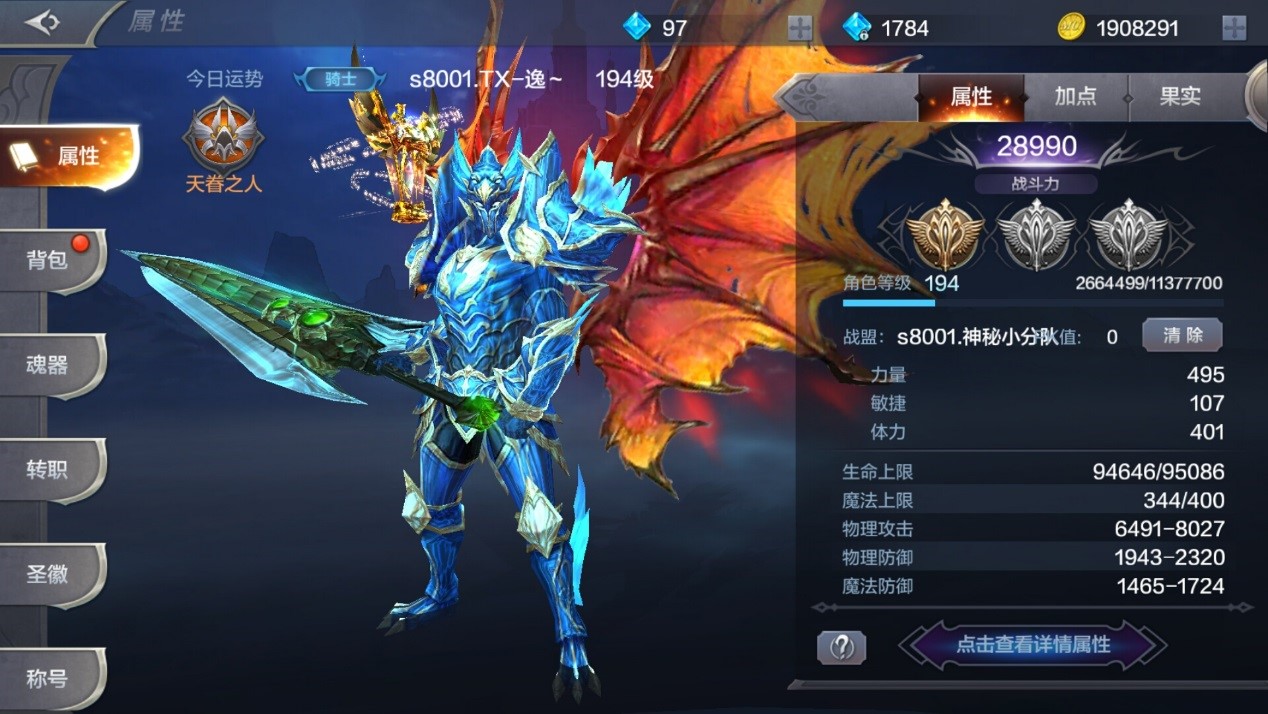Open the 称号 titles tab

point(50,679)
